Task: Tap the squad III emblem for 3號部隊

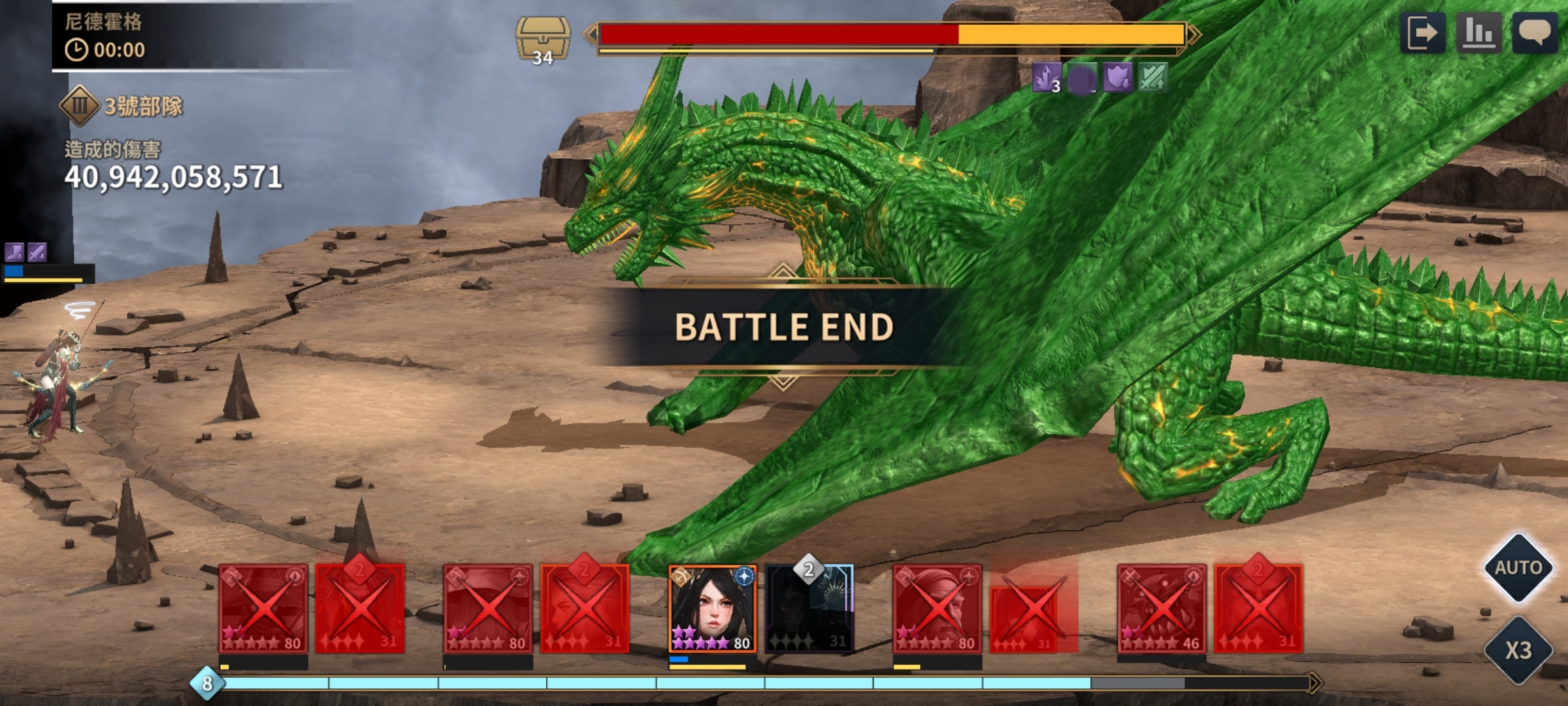Action: click(x=80, y=105)
